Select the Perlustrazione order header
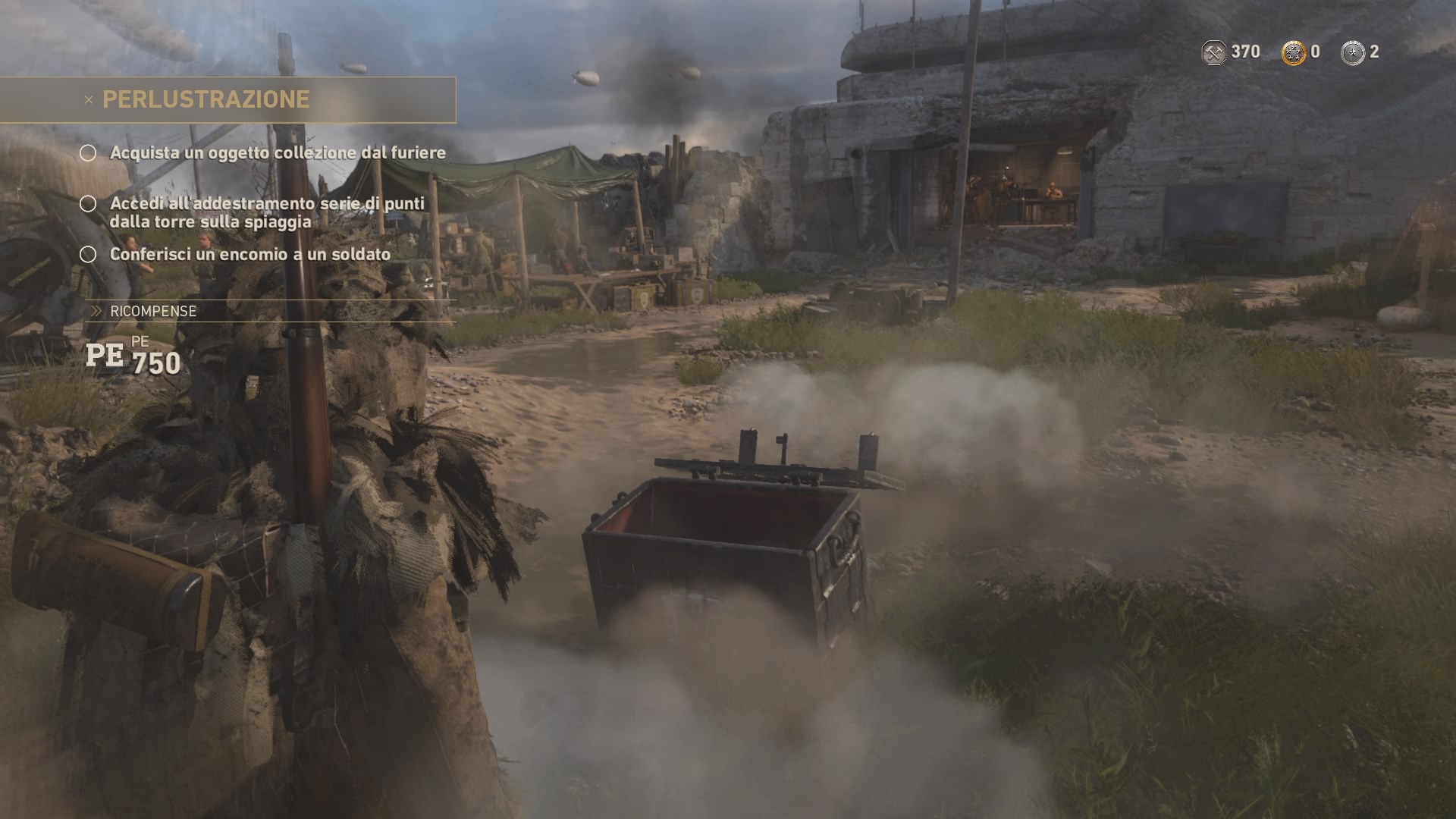The height and width of the screenshot is (819, 1456). [206, 99]
